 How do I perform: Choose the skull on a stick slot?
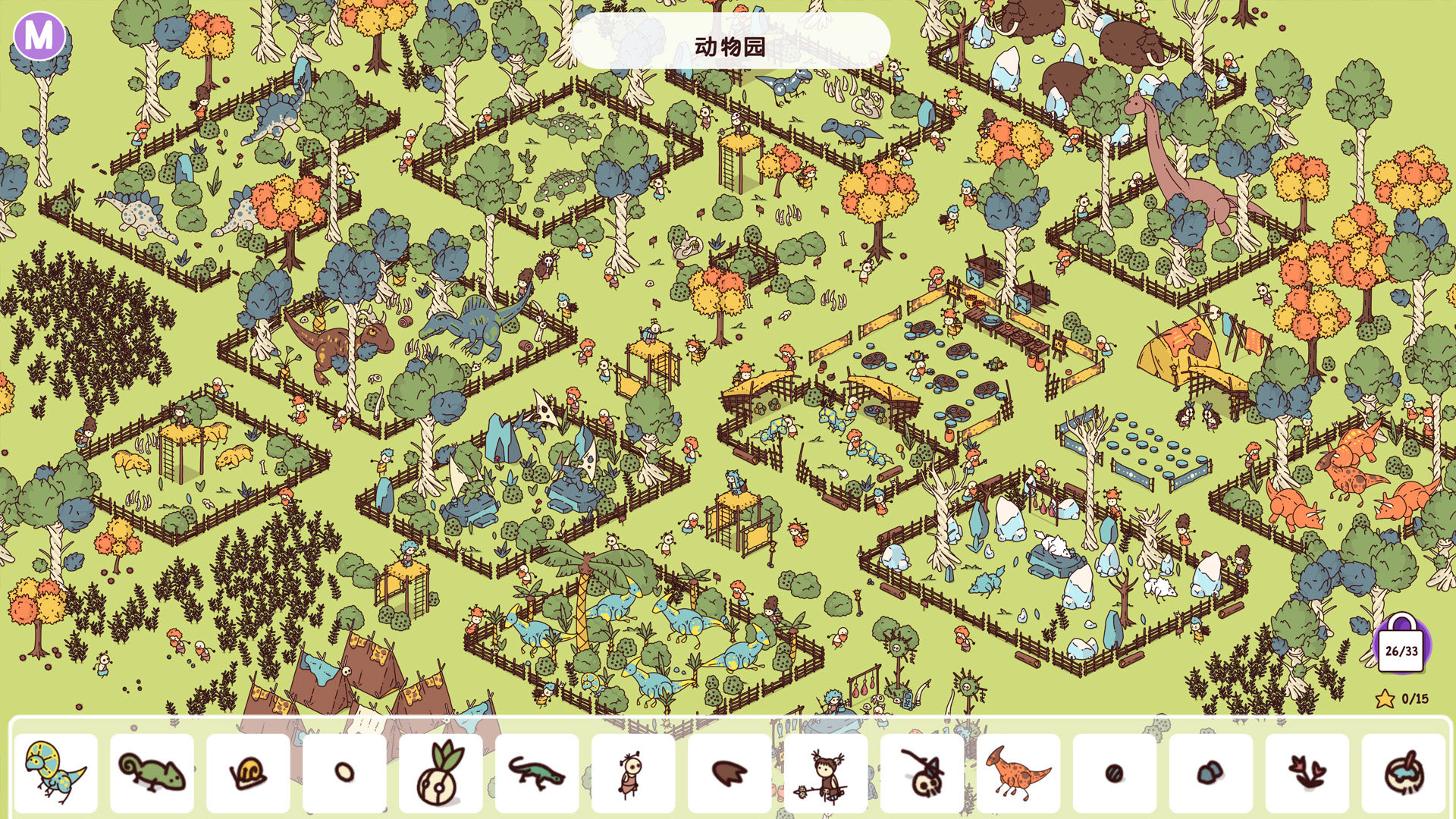922,773
